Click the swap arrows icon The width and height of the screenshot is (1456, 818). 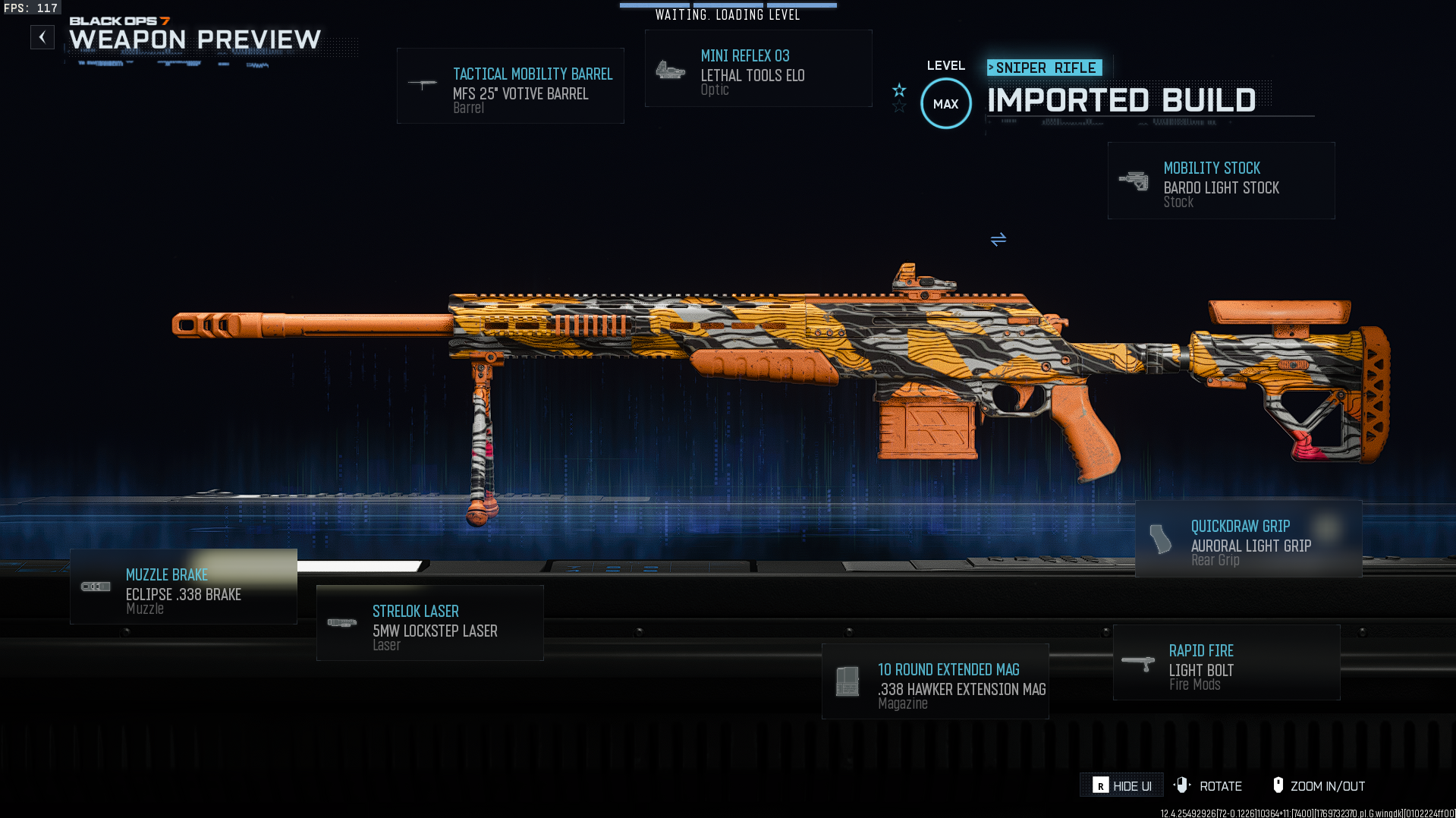[x=998, y=240]
